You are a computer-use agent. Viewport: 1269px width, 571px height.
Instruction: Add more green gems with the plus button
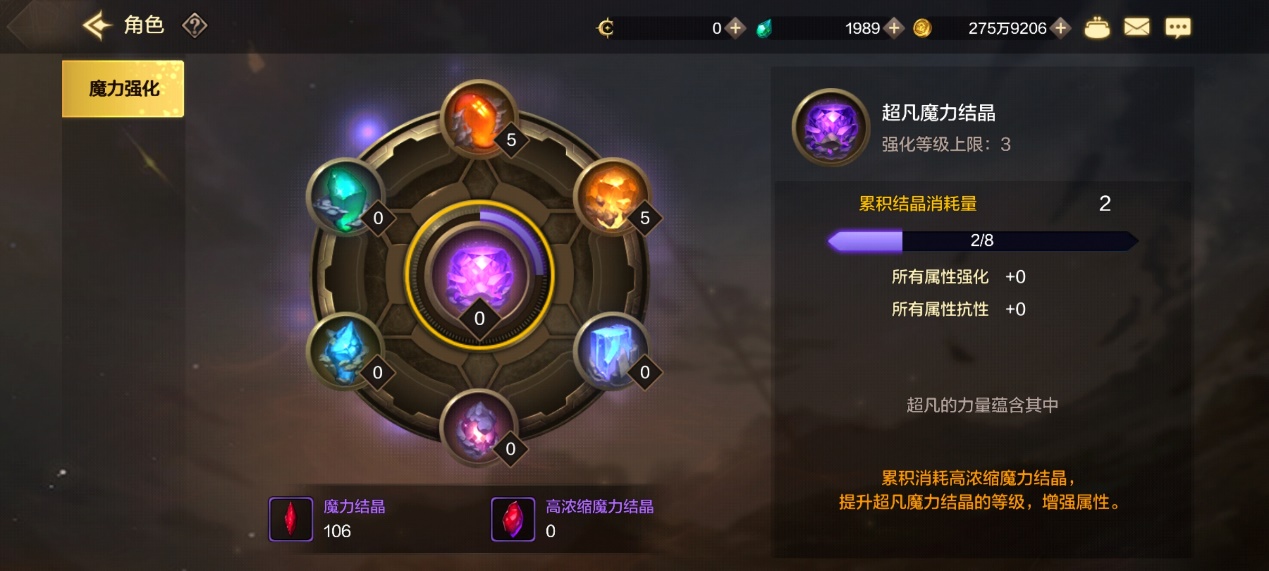pos(894,28)
